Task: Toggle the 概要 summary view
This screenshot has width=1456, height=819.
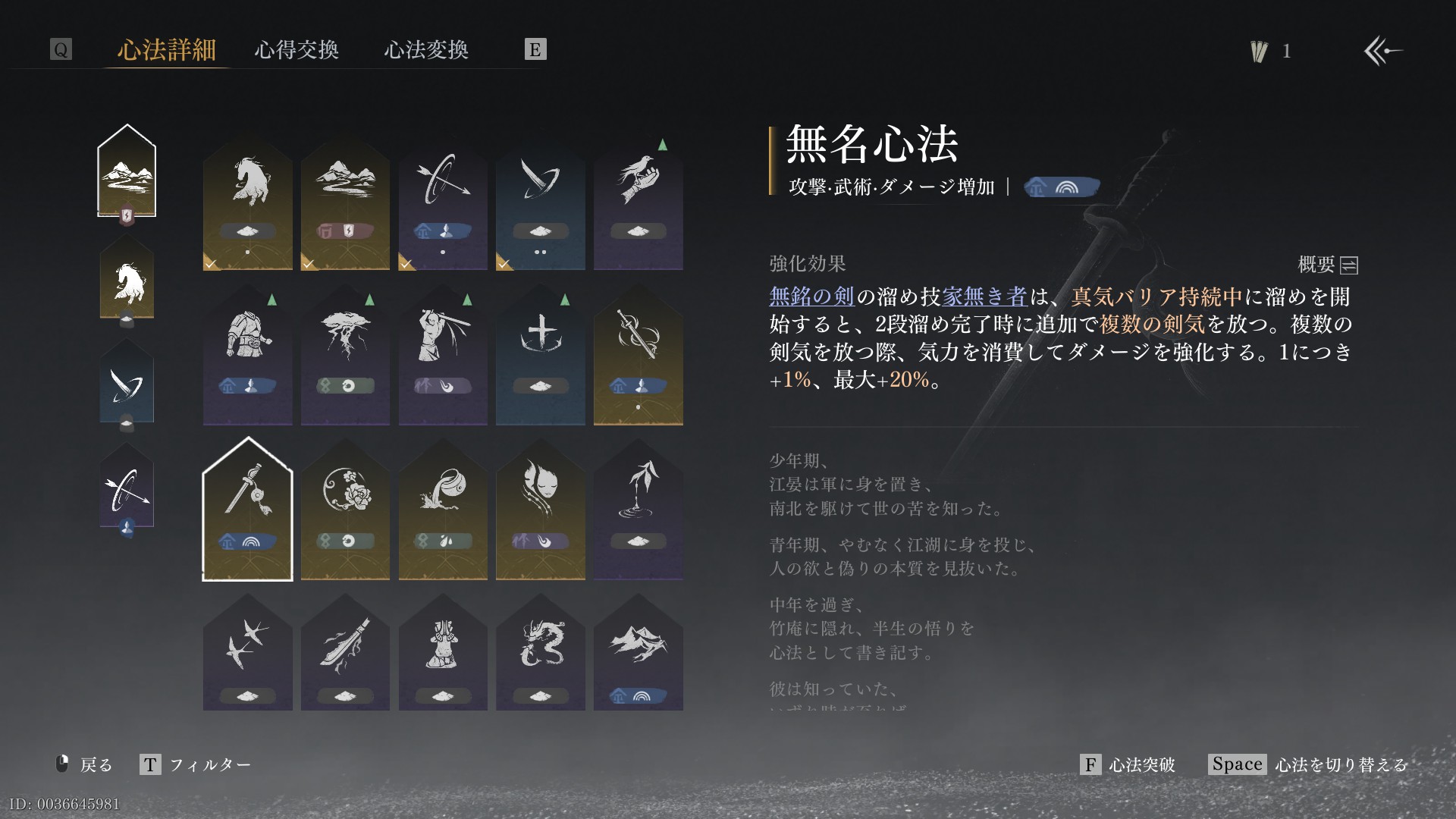Action: (x=1328, y=265)
